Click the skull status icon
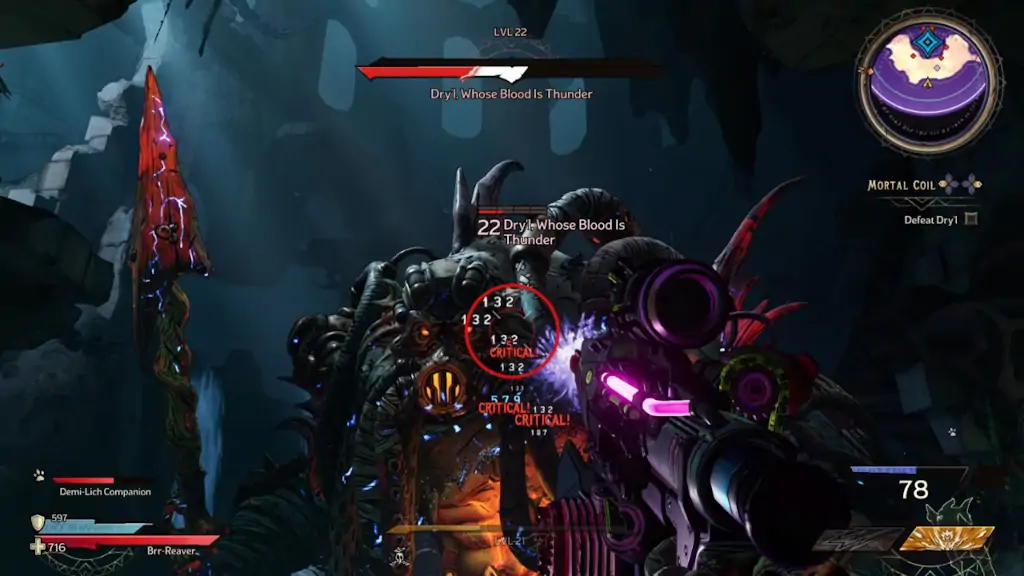 [x=398, y=555]
